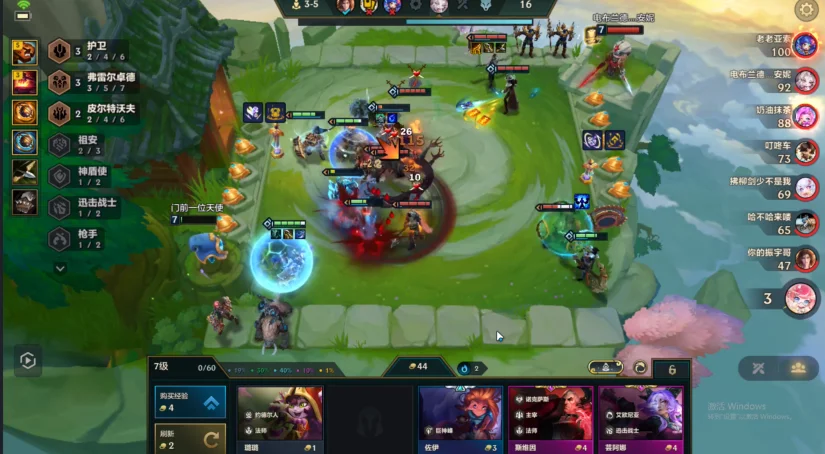Select the spear item in the item bench
The image size is (825, 454).
pos(25,174)
